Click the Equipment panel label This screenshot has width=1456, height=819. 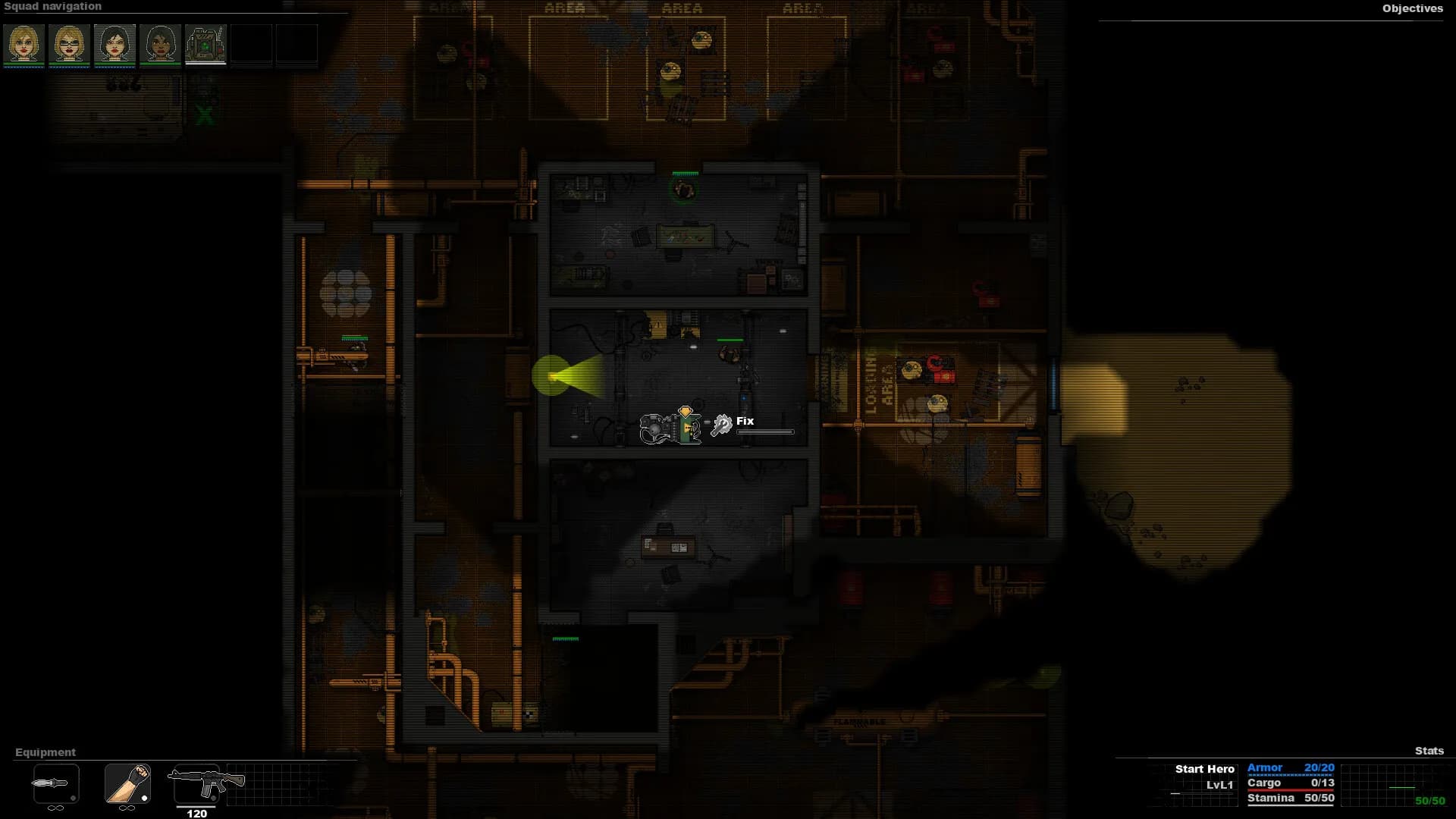pyautogui.click(x=44, y=752)
